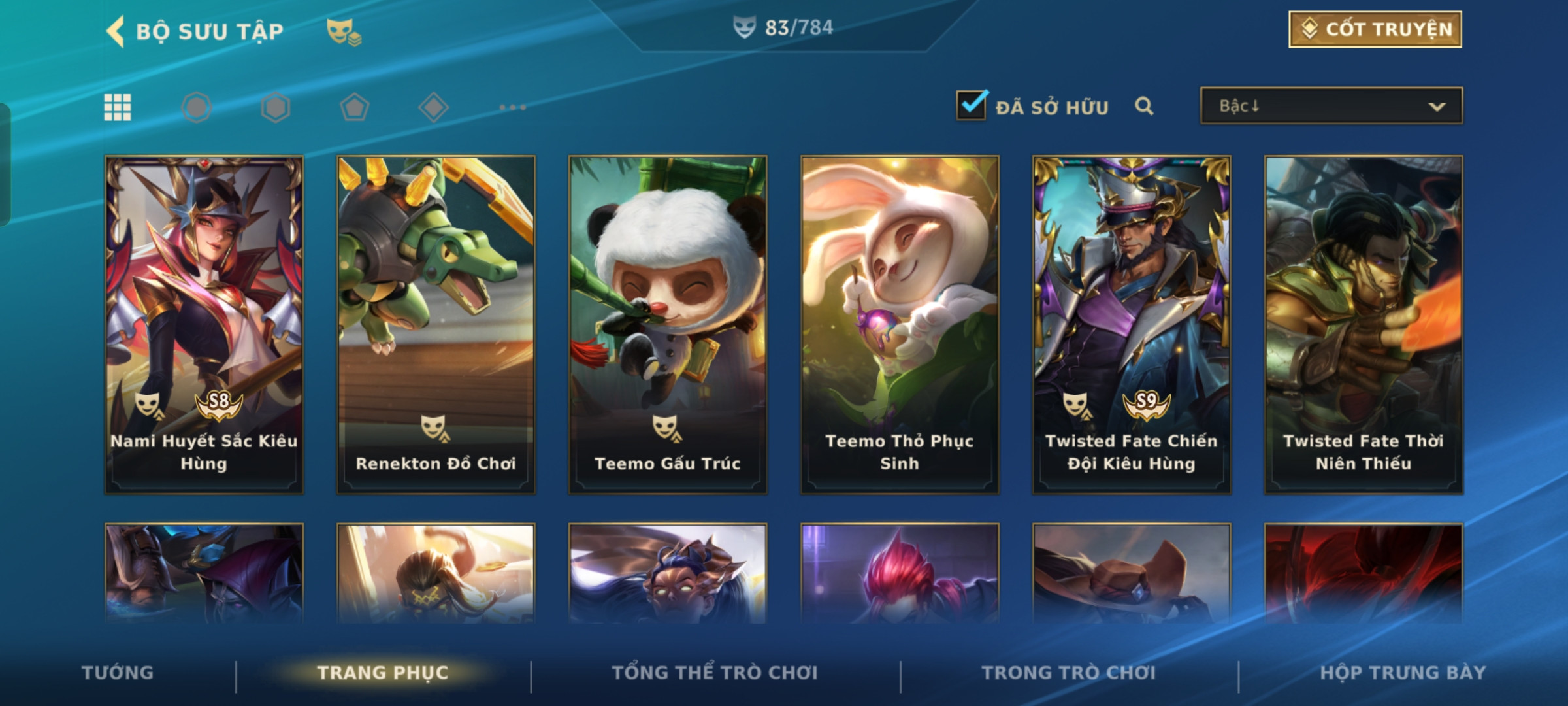The image size is (1568, 706).
Task: Open the gold mask coins icon
Action: click(344, 31)
